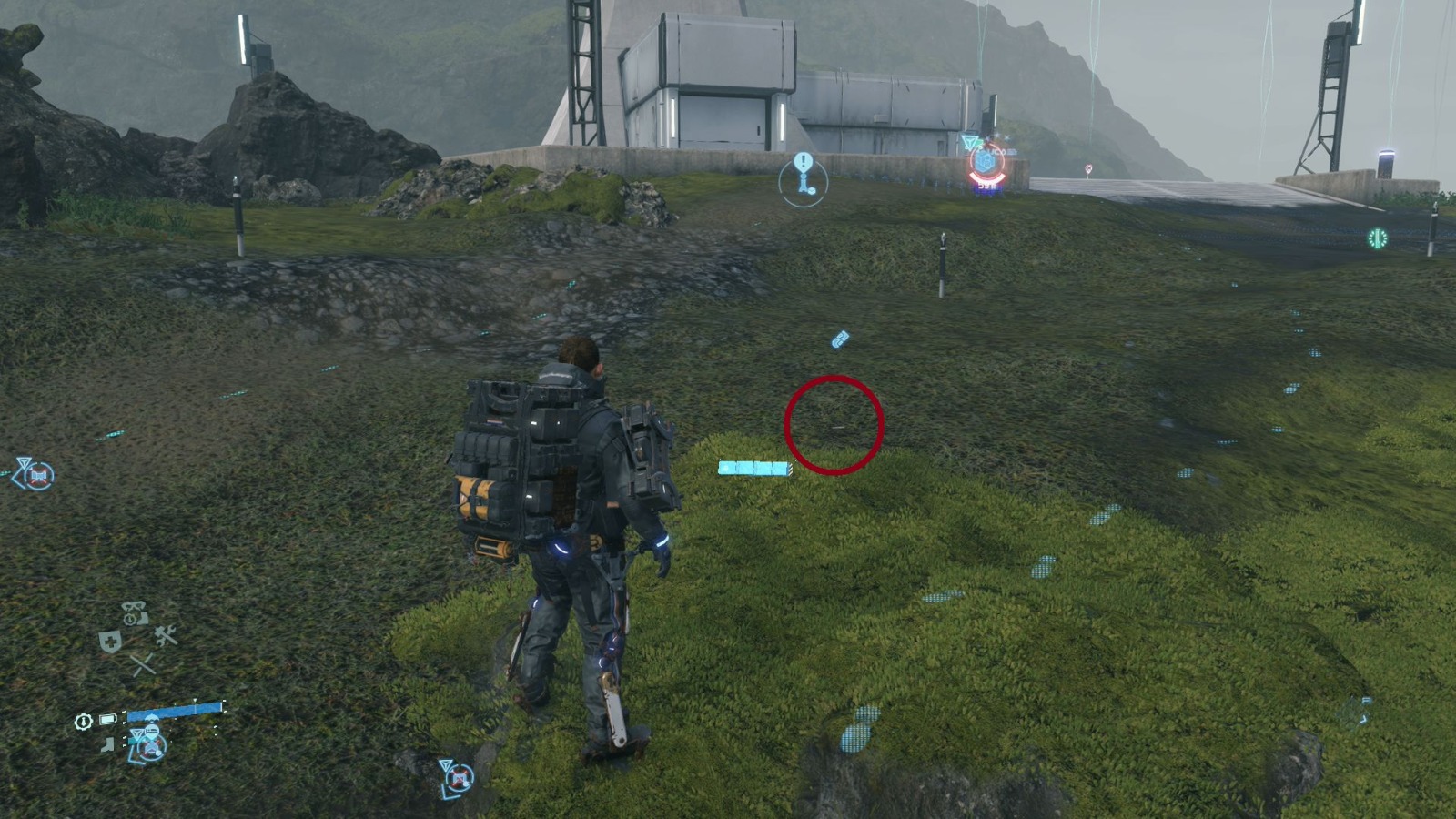Click the crossed-out equipment icon
The image size is (1456, 819).
142,665
